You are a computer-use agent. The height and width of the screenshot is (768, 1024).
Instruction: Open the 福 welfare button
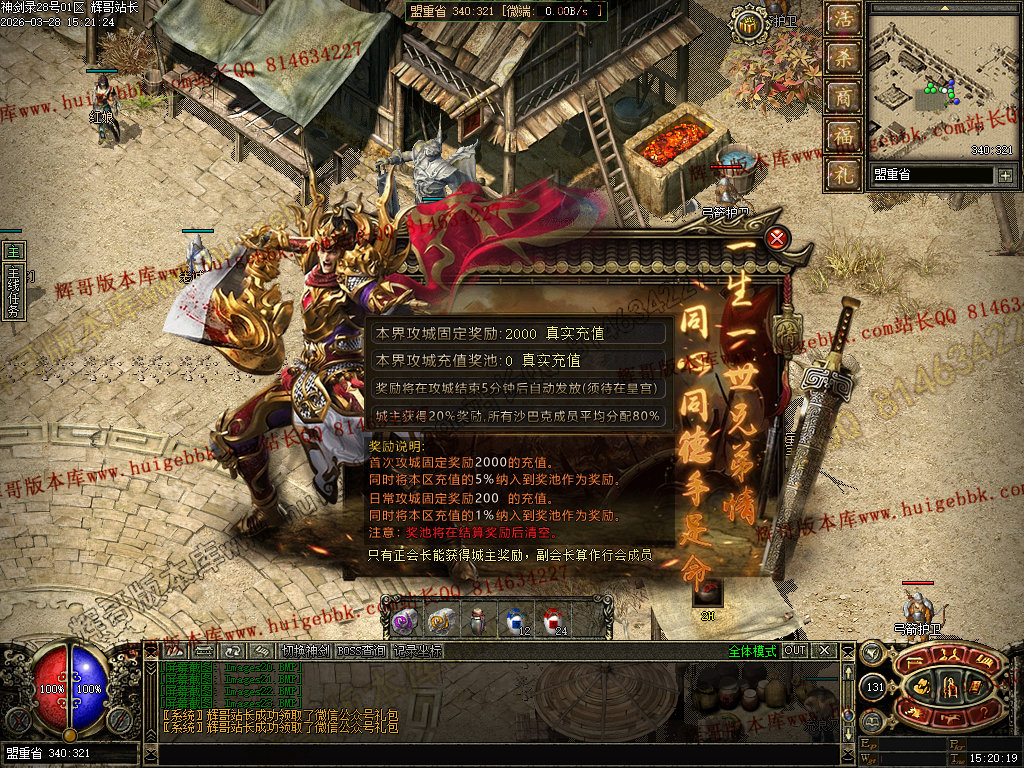(x=844, y=136)
